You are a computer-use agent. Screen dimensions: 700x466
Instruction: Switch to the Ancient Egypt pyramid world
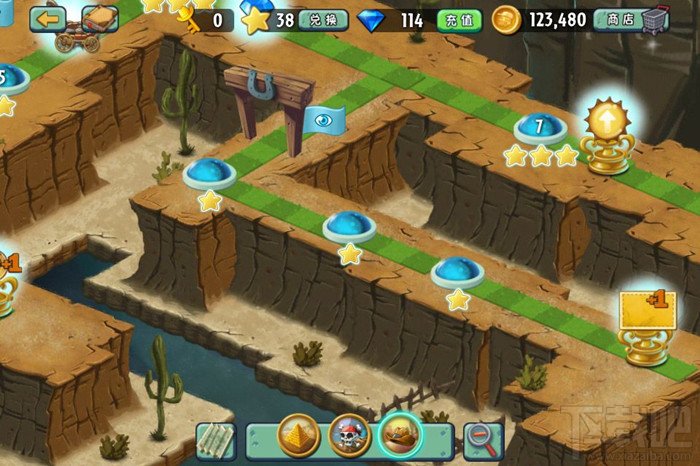tap(300, 436)
